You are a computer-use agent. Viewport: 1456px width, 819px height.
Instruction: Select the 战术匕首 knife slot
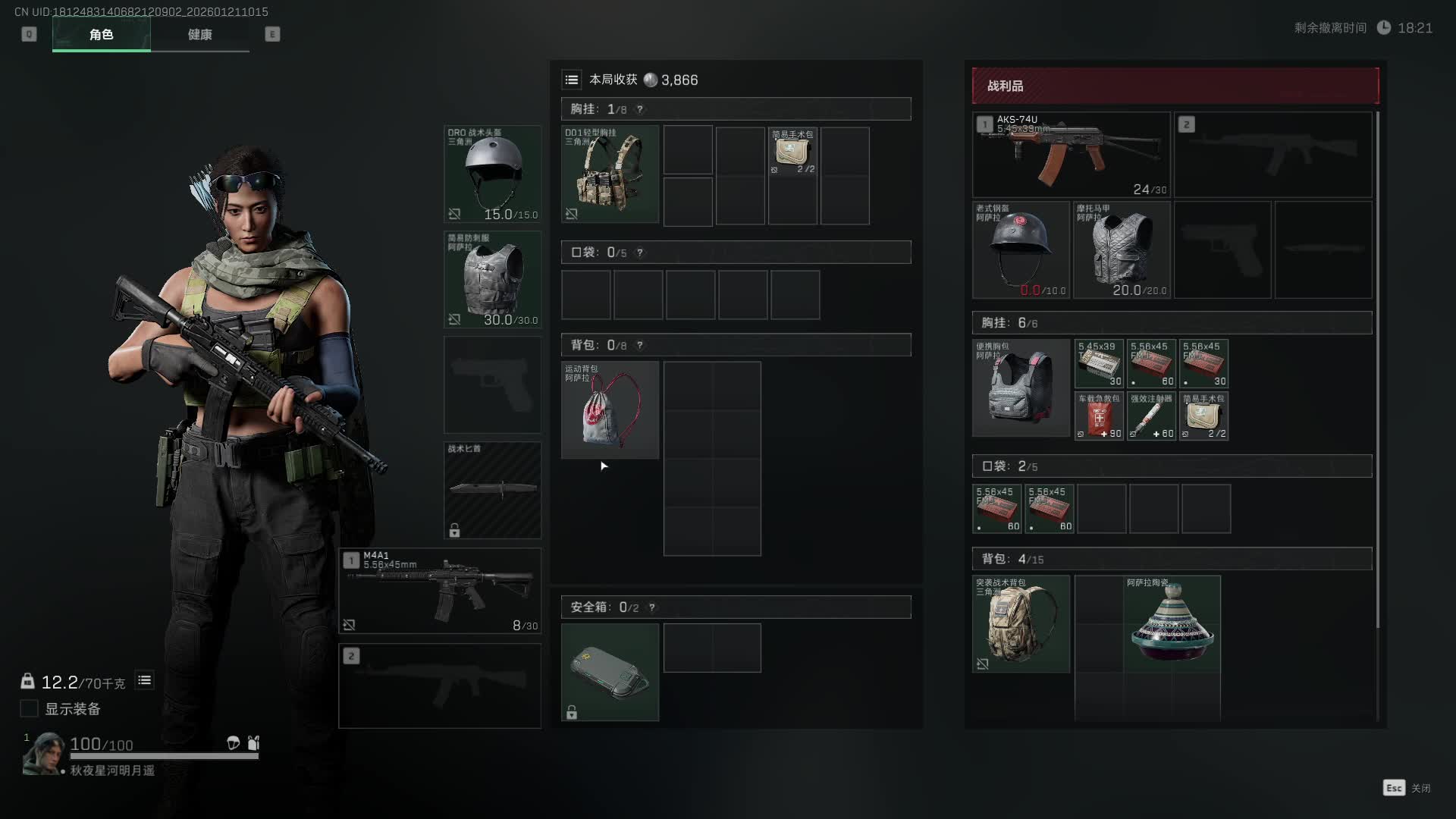[x=493, y=490]
